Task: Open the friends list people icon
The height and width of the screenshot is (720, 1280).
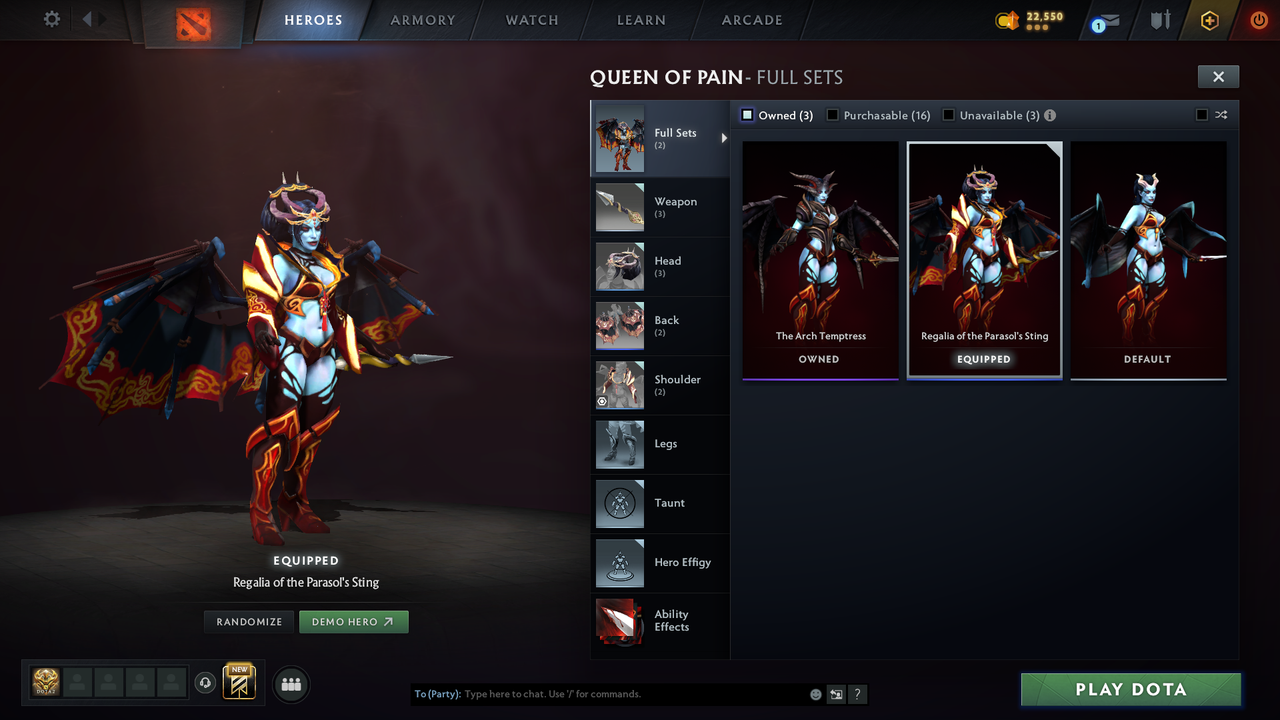Action: click(x=290, y=684)
